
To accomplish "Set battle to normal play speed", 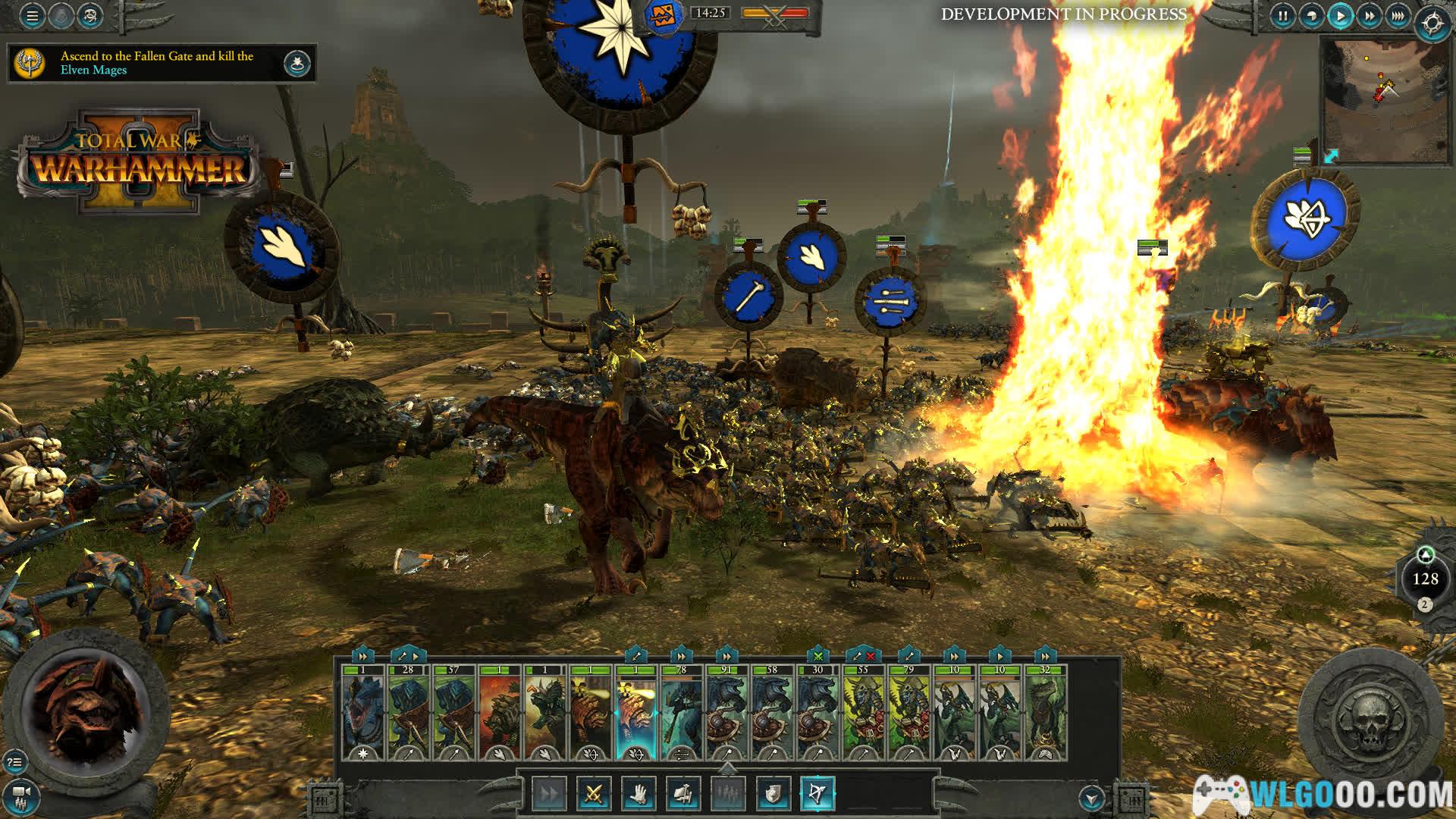I will coord(1340,16).
